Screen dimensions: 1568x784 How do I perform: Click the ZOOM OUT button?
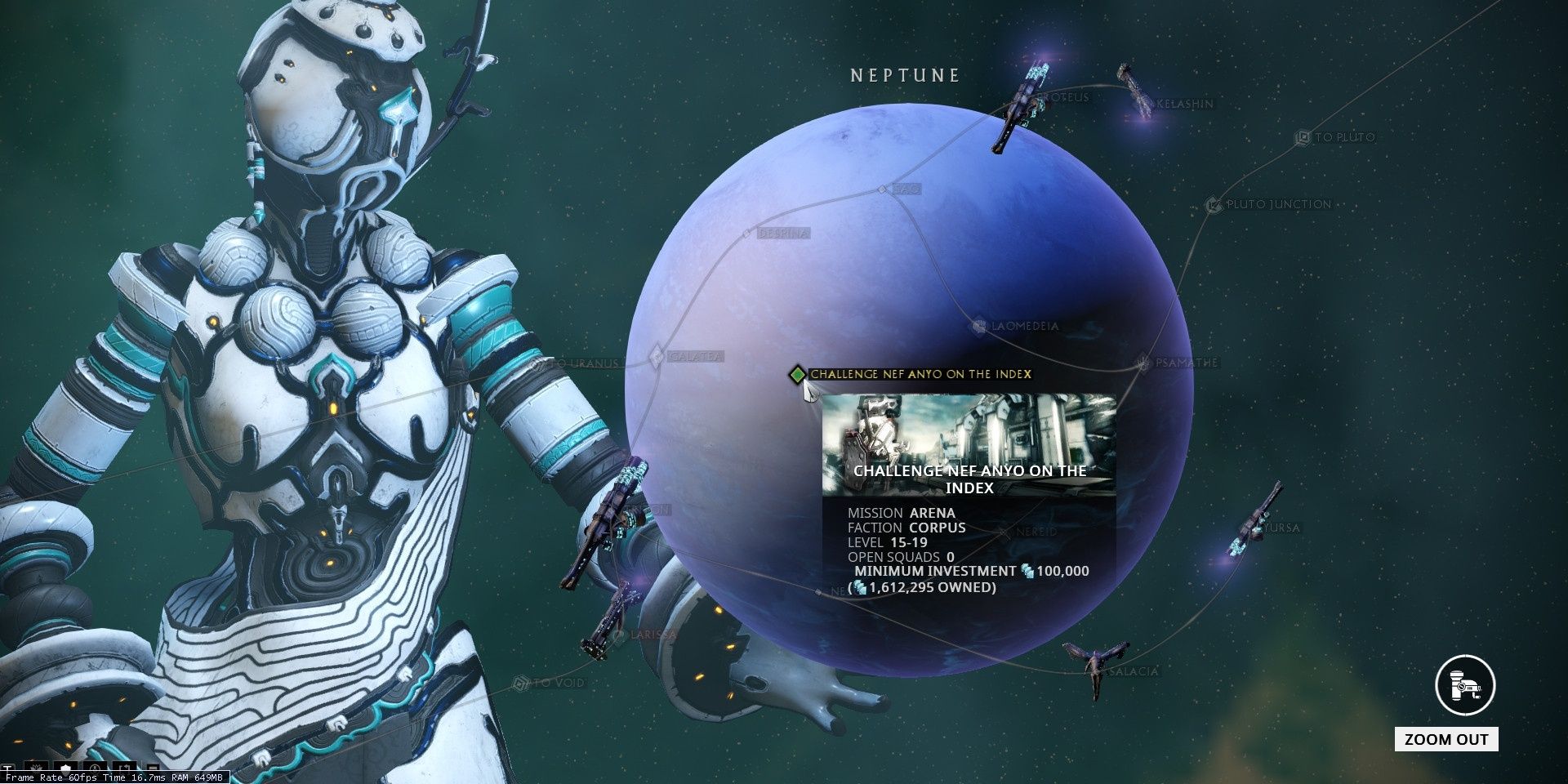click(x=1446, y=740)
